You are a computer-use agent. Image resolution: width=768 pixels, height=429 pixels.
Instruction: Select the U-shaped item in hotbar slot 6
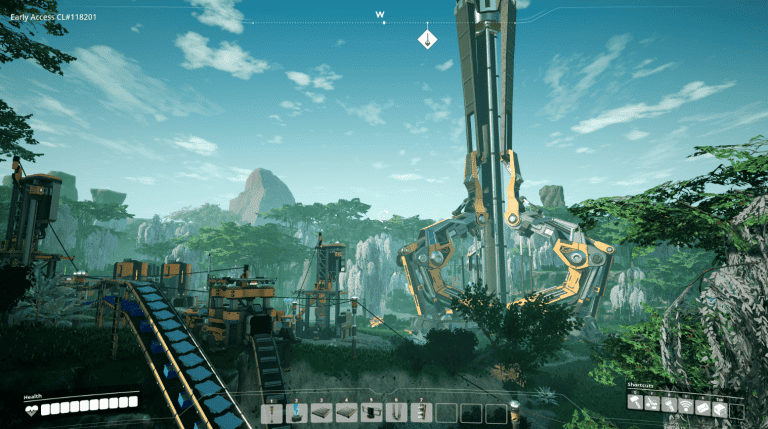click(x=397, y=412)
